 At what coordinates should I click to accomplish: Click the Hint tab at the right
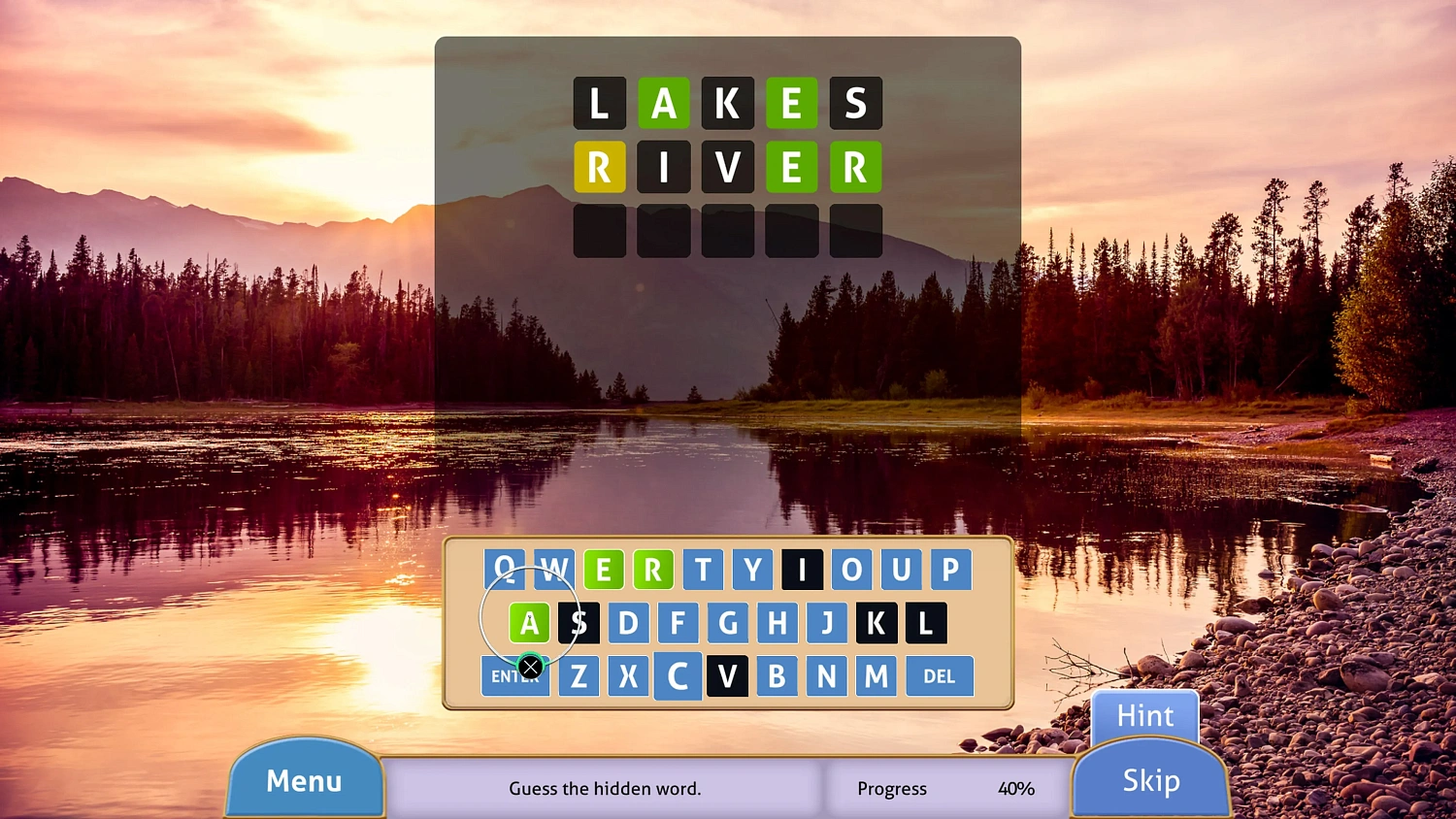1144,715
